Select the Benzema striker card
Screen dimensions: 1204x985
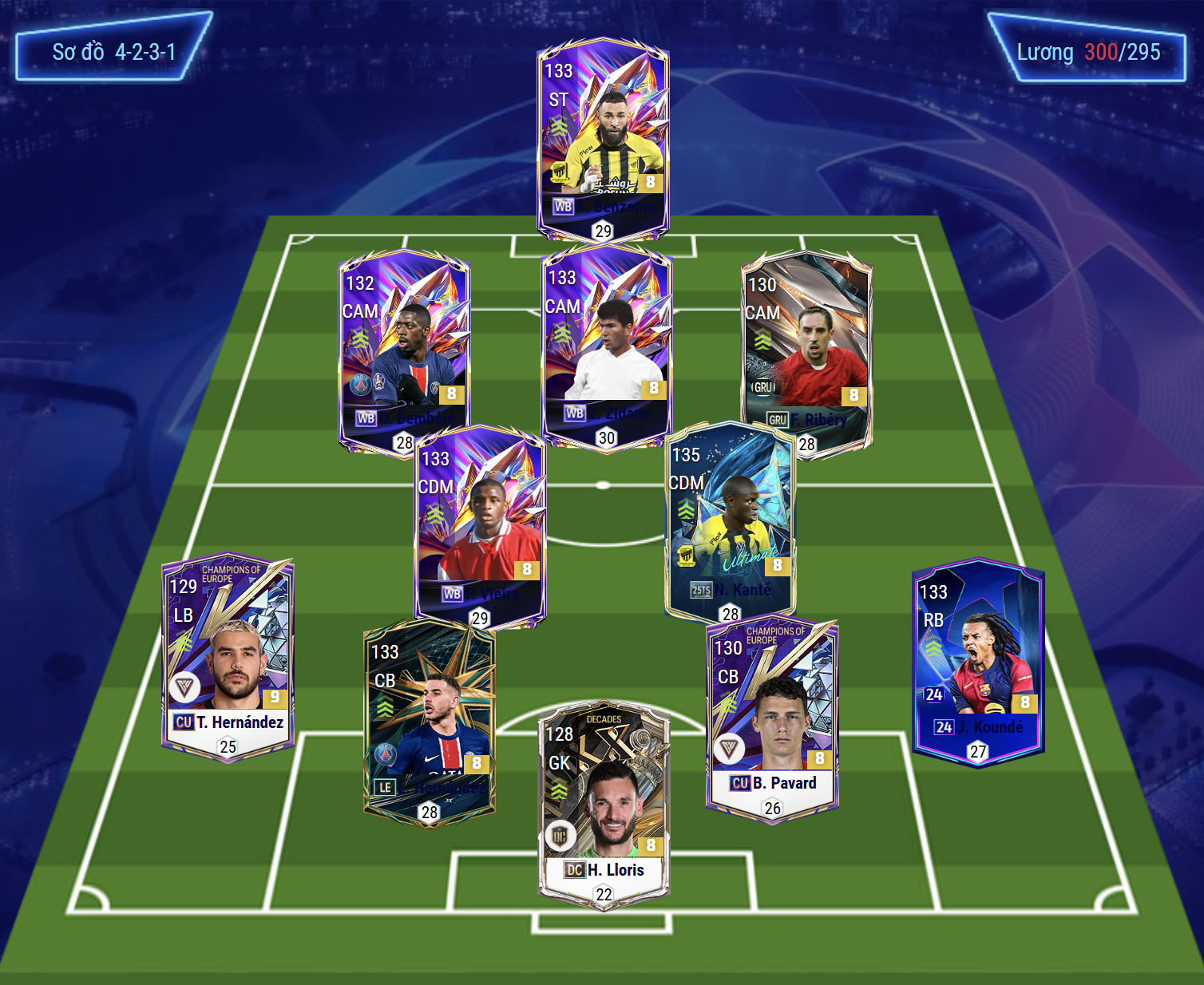[x=603, y=140]
